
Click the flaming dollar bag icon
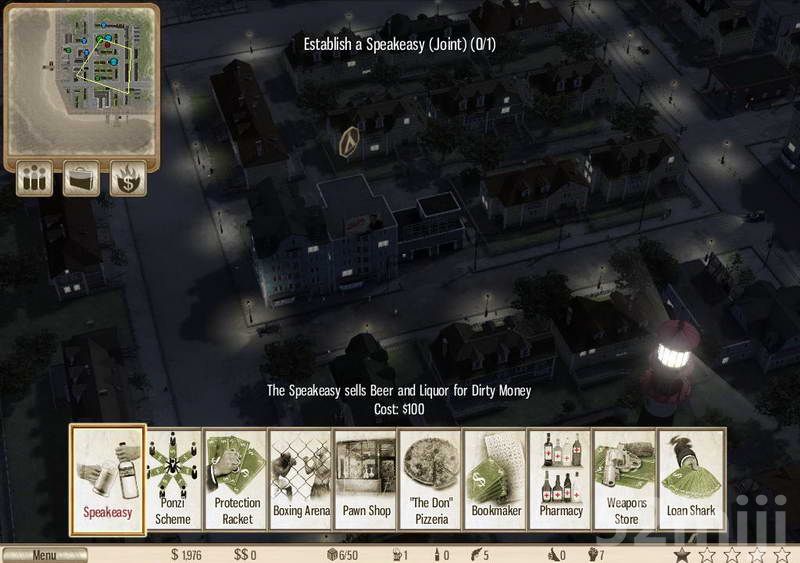point(129,180)
